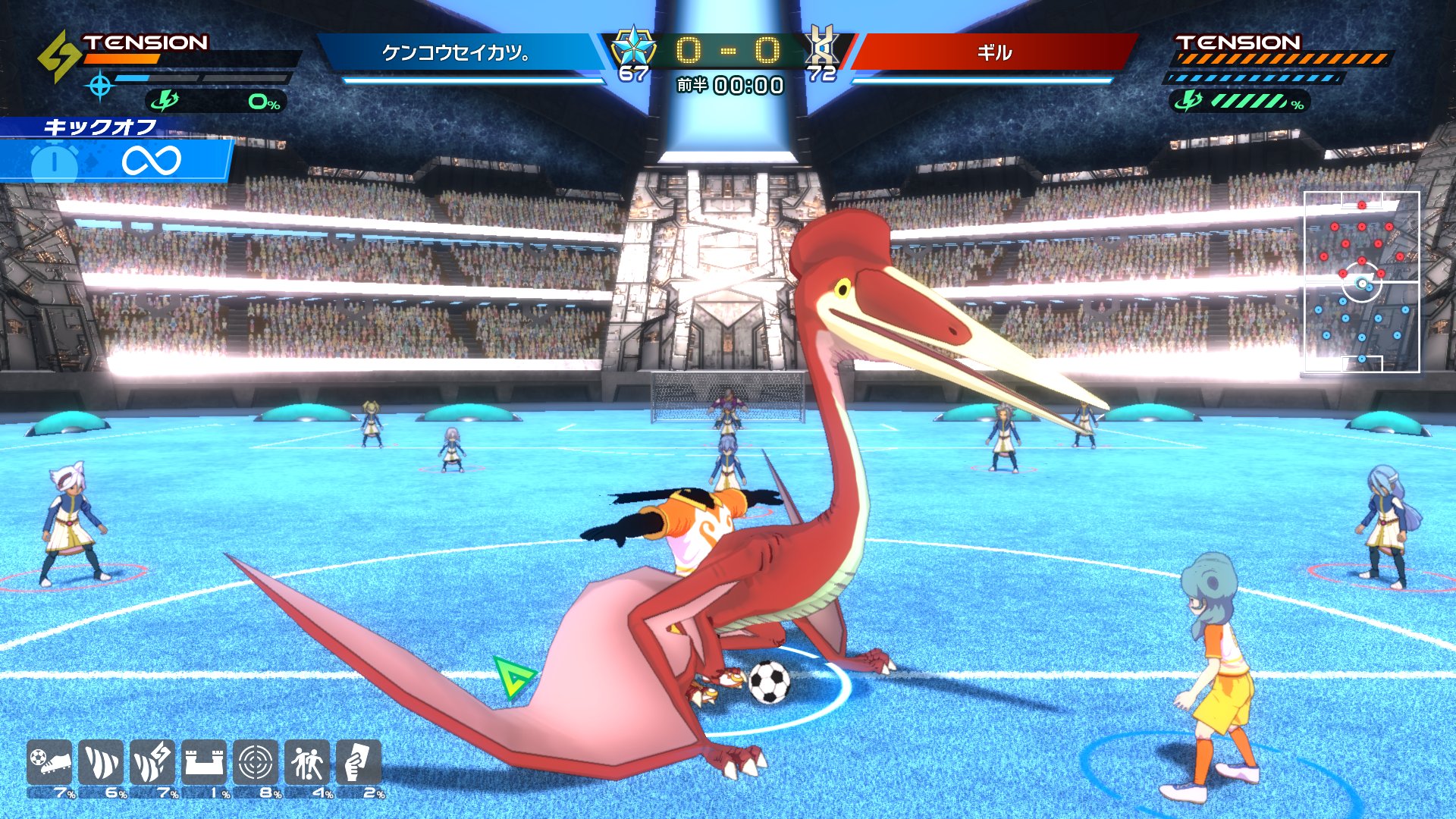Activate the concentric target icon
The image size is (1456, 819).
click(x=256, y=762)
